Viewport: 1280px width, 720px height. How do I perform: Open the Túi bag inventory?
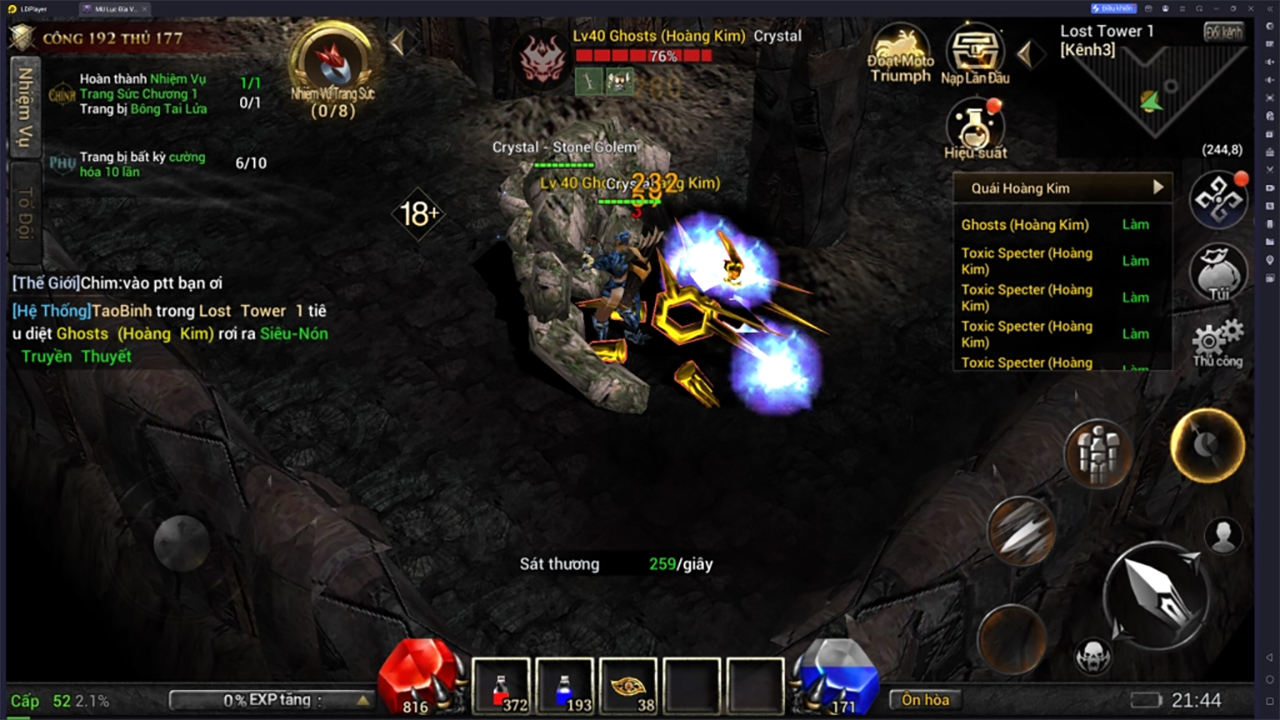(x=1218, y=270)
